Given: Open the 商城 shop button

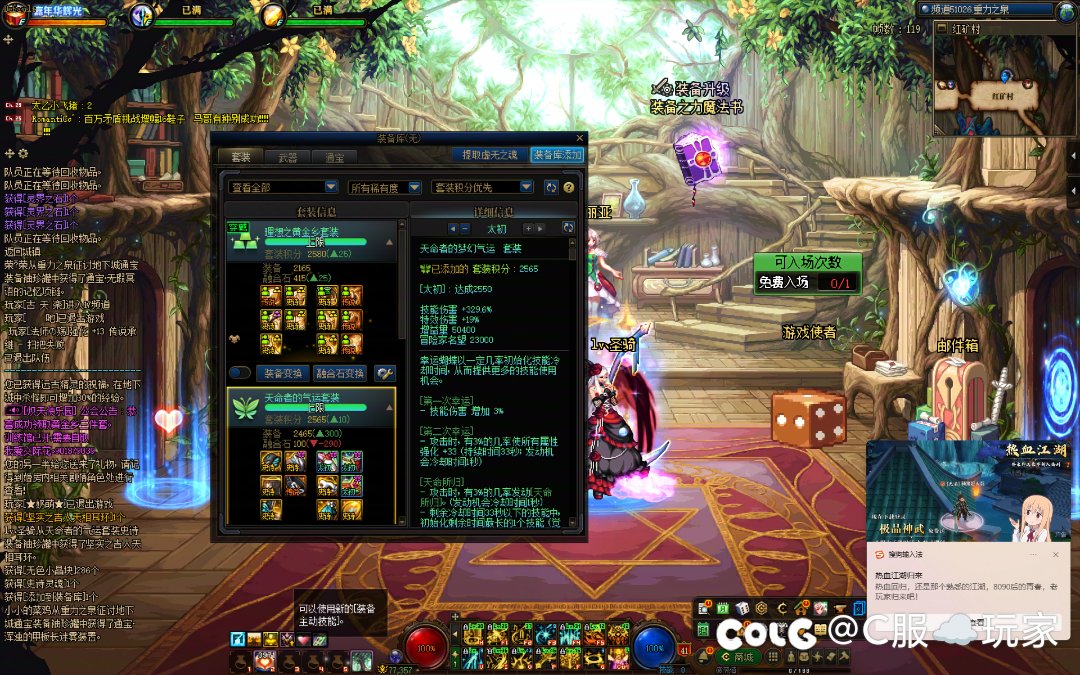Looking at the screenshot, I should pyautogui.click(x=740, y=657).
